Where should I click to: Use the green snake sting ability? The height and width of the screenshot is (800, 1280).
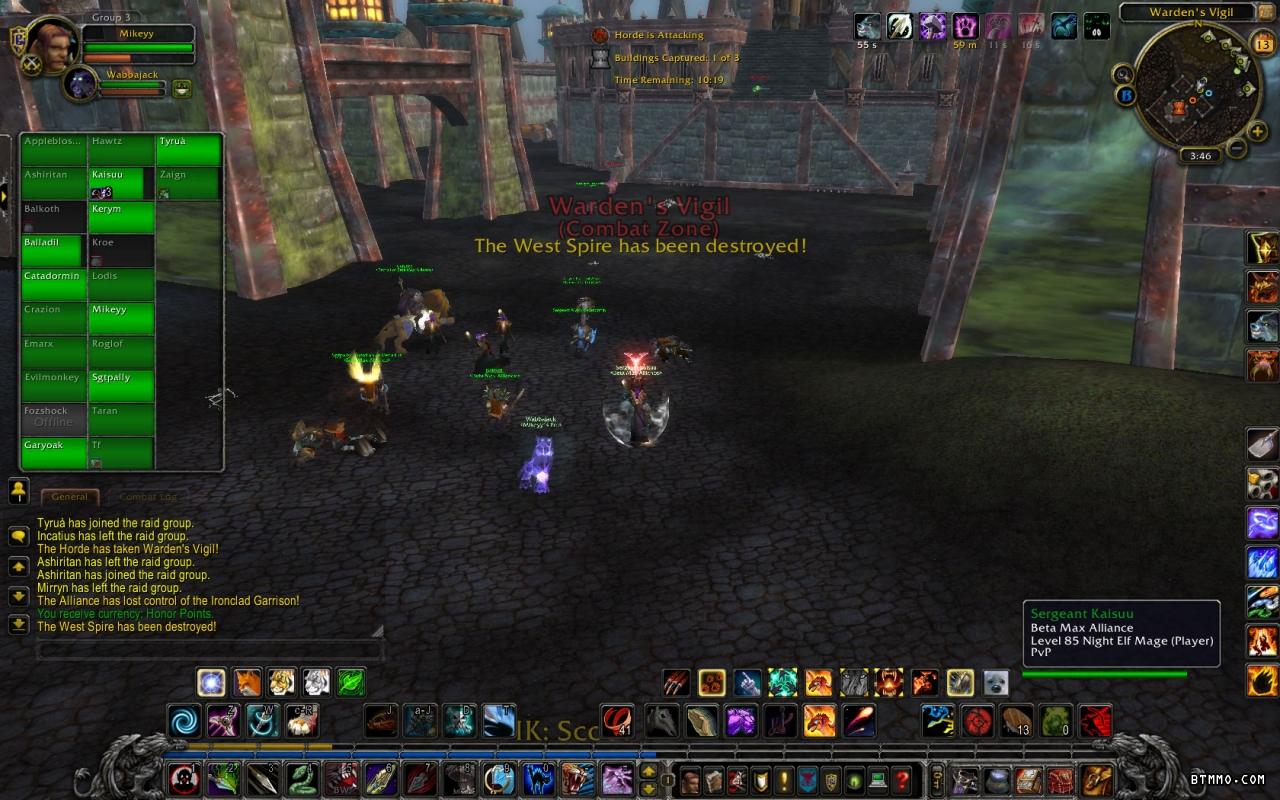click(x=301, y=778)
